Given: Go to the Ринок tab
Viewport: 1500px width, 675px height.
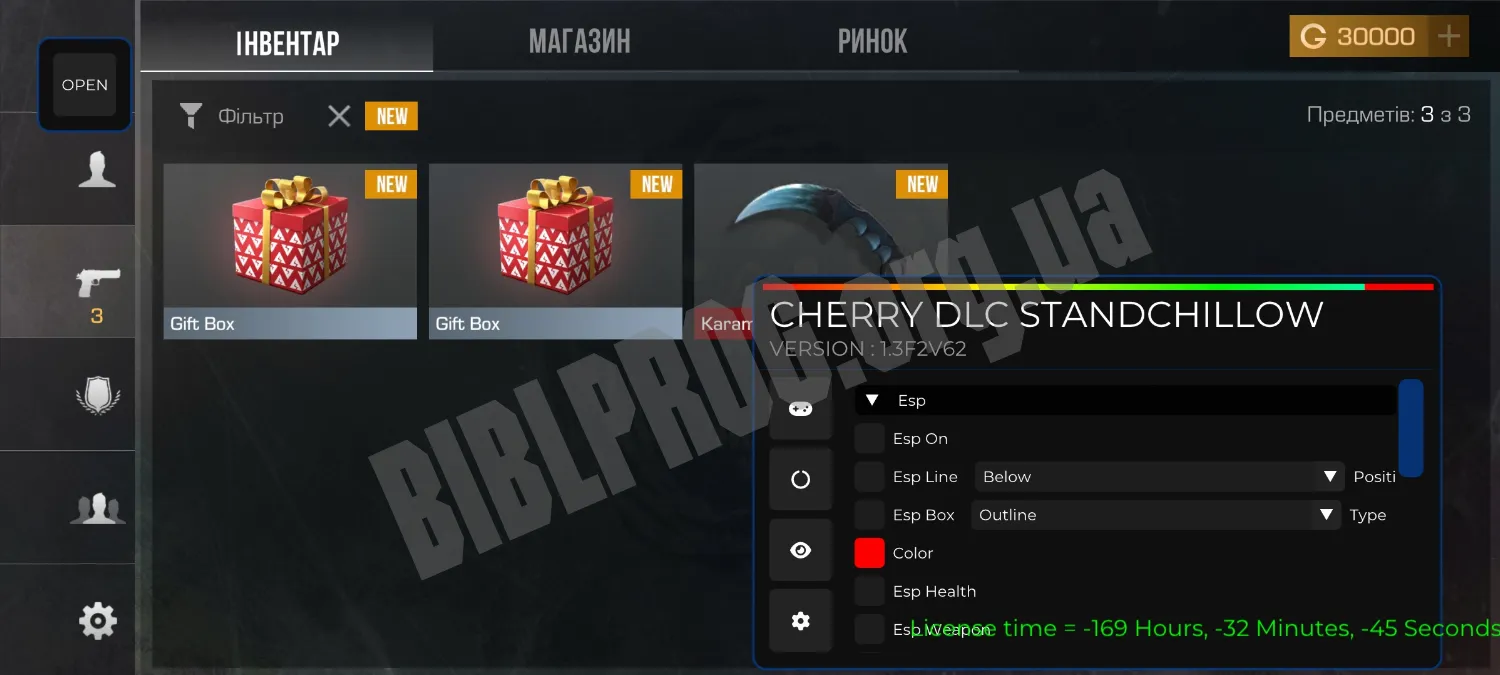Looking at the screenshot, I should pos(872,42).
